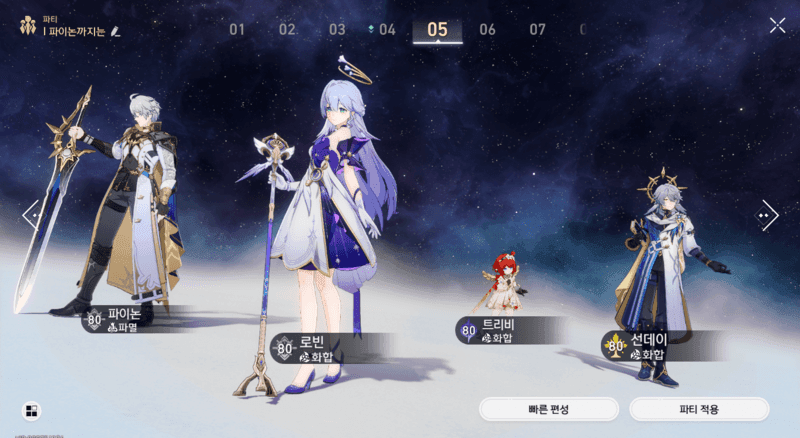Open the grid icon in bottom corner
This screenshot has height=438, width=800.
(32, 410)
